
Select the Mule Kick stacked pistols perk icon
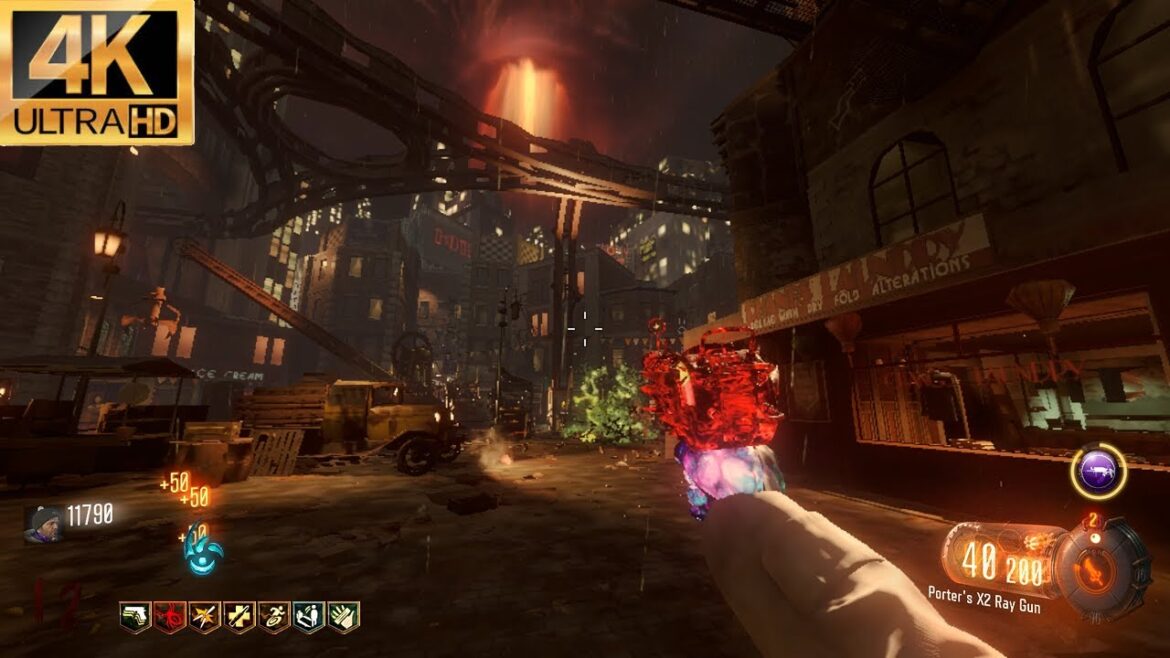coord(135,616)
